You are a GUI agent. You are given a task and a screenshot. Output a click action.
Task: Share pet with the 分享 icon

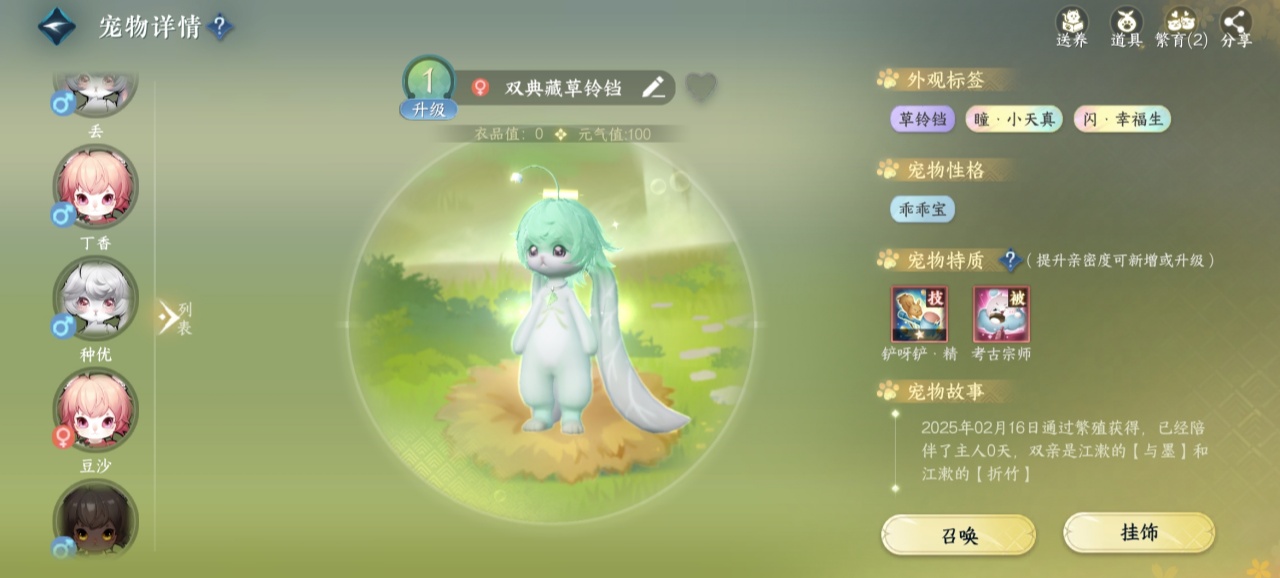pos(1236,26)
